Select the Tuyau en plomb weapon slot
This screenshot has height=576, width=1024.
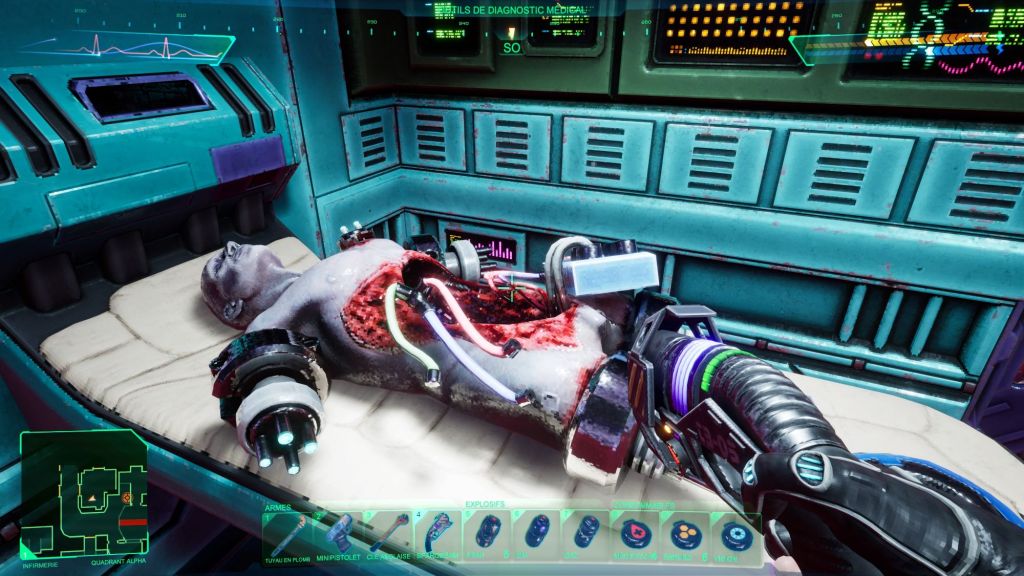288,536
